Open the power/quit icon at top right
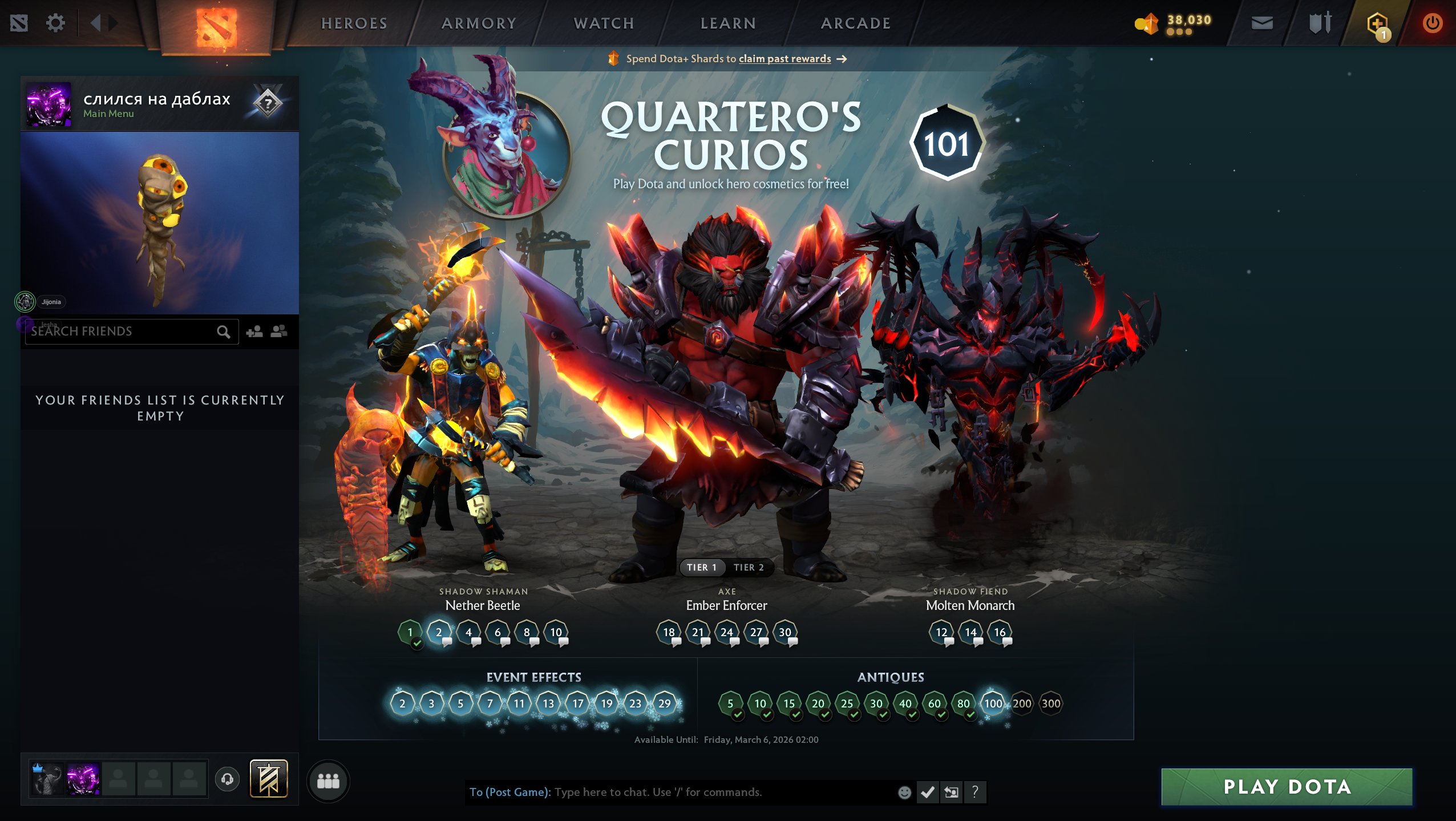This screenshot has width=1456, height=821. [1433, 23]
